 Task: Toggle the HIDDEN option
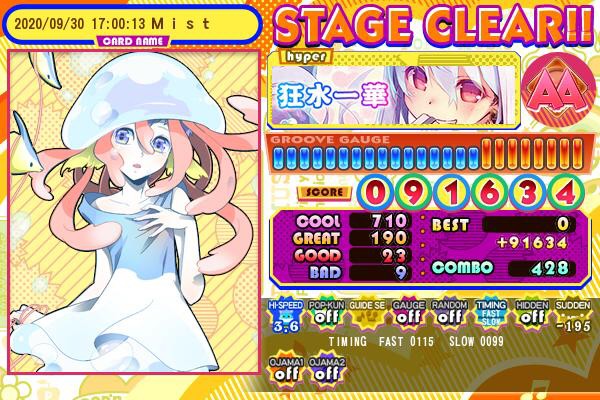pyautogui.click(x=530, y=315)
